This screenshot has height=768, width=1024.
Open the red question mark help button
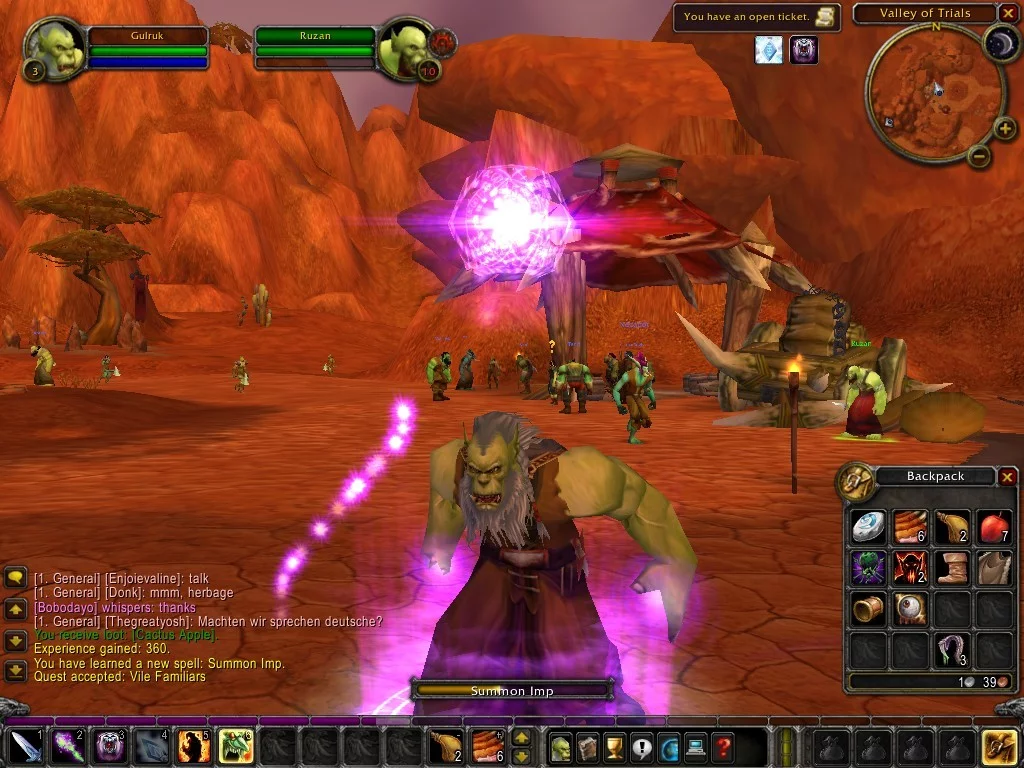click(722, 747)
